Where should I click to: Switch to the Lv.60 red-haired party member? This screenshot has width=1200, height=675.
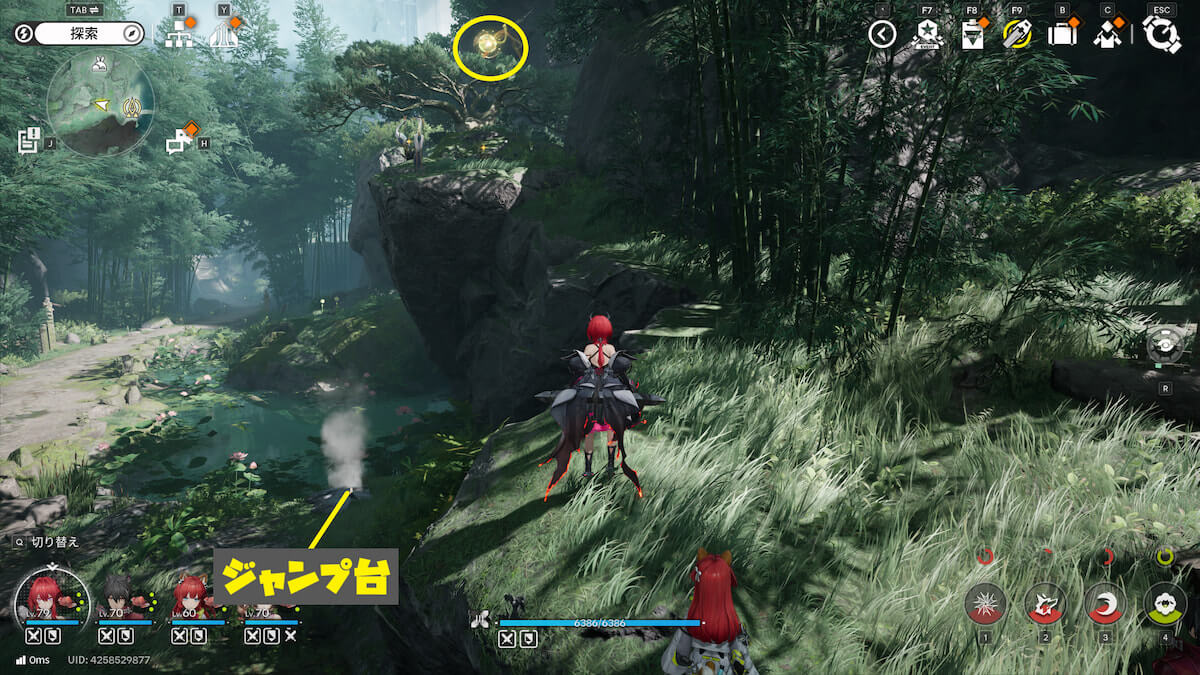tap(190, 599)
